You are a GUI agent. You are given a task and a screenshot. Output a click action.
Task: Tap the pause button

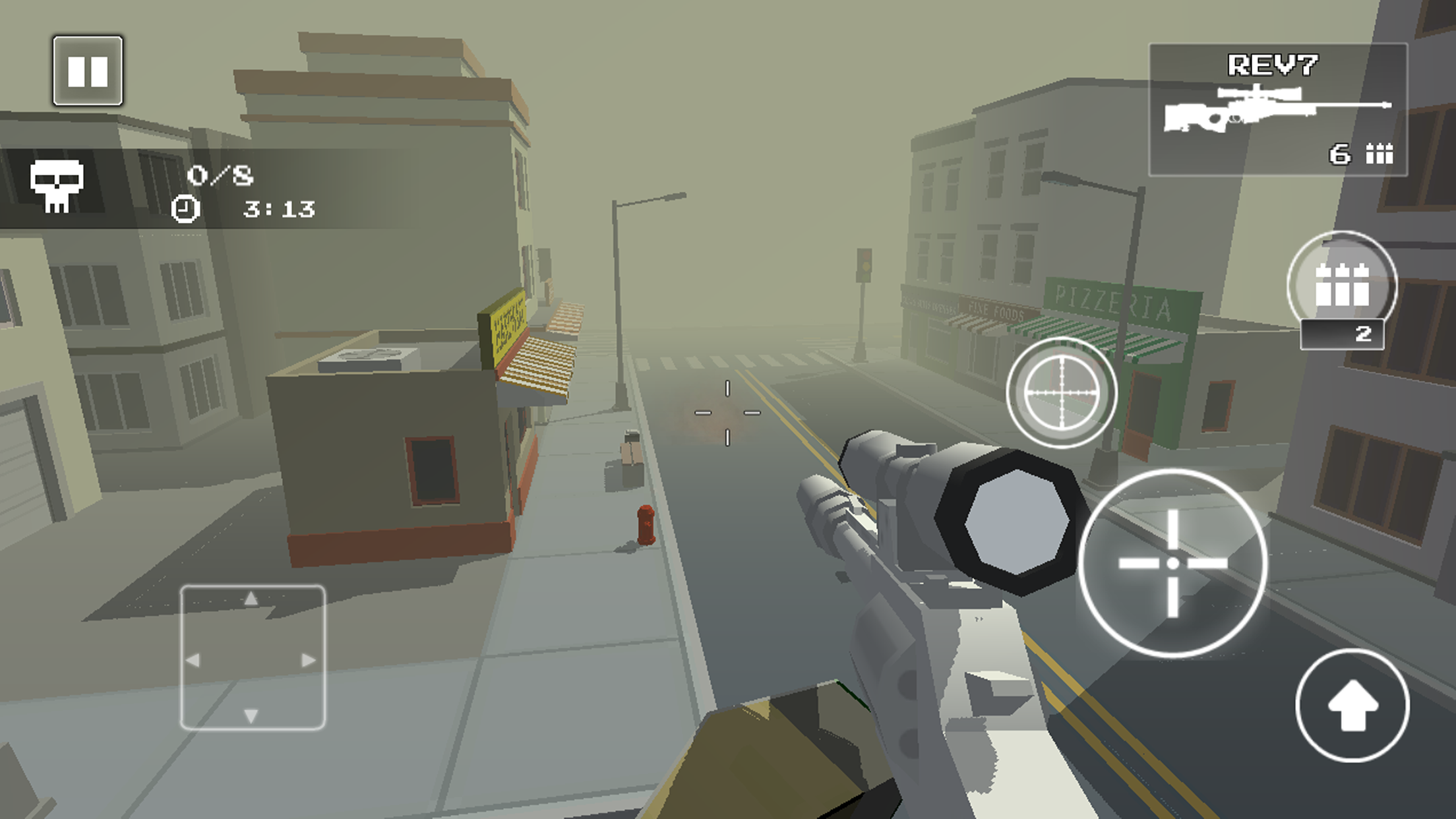tap(88, 69)
